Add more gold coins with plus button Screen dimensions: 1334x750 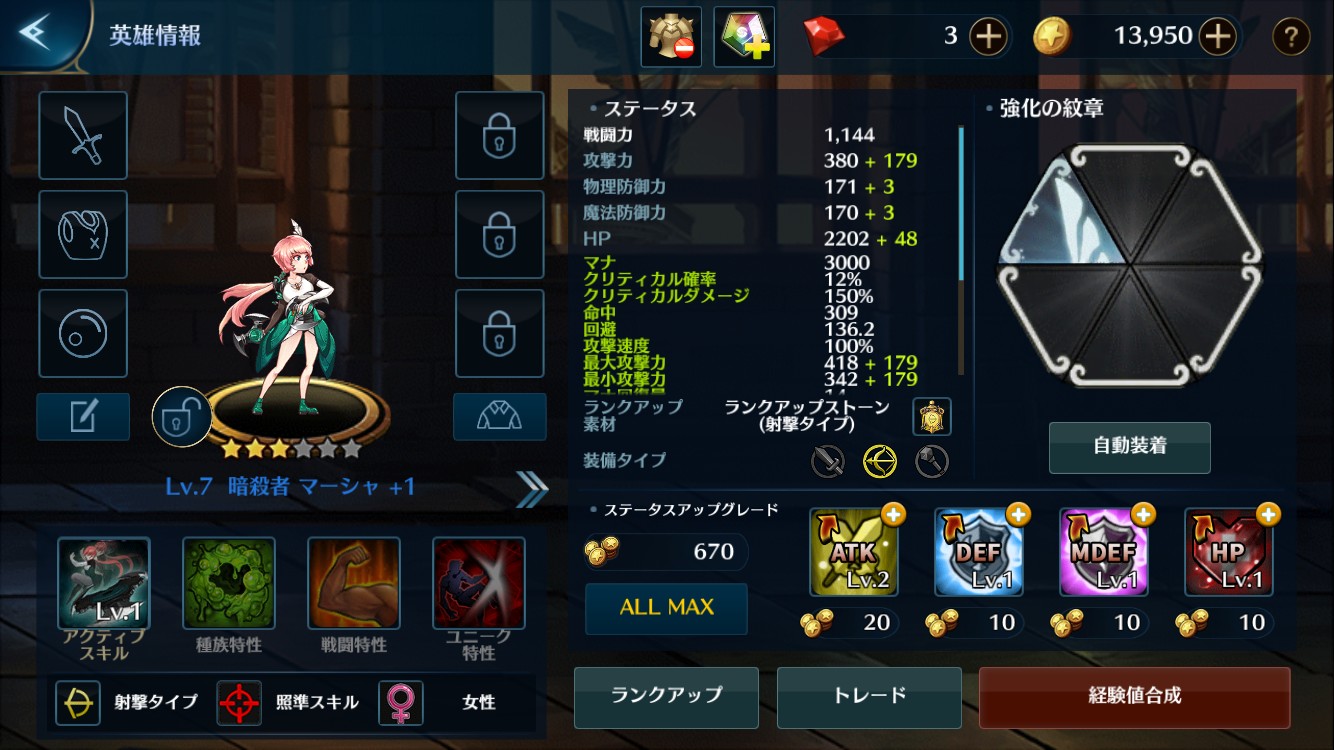[1217, 37]
